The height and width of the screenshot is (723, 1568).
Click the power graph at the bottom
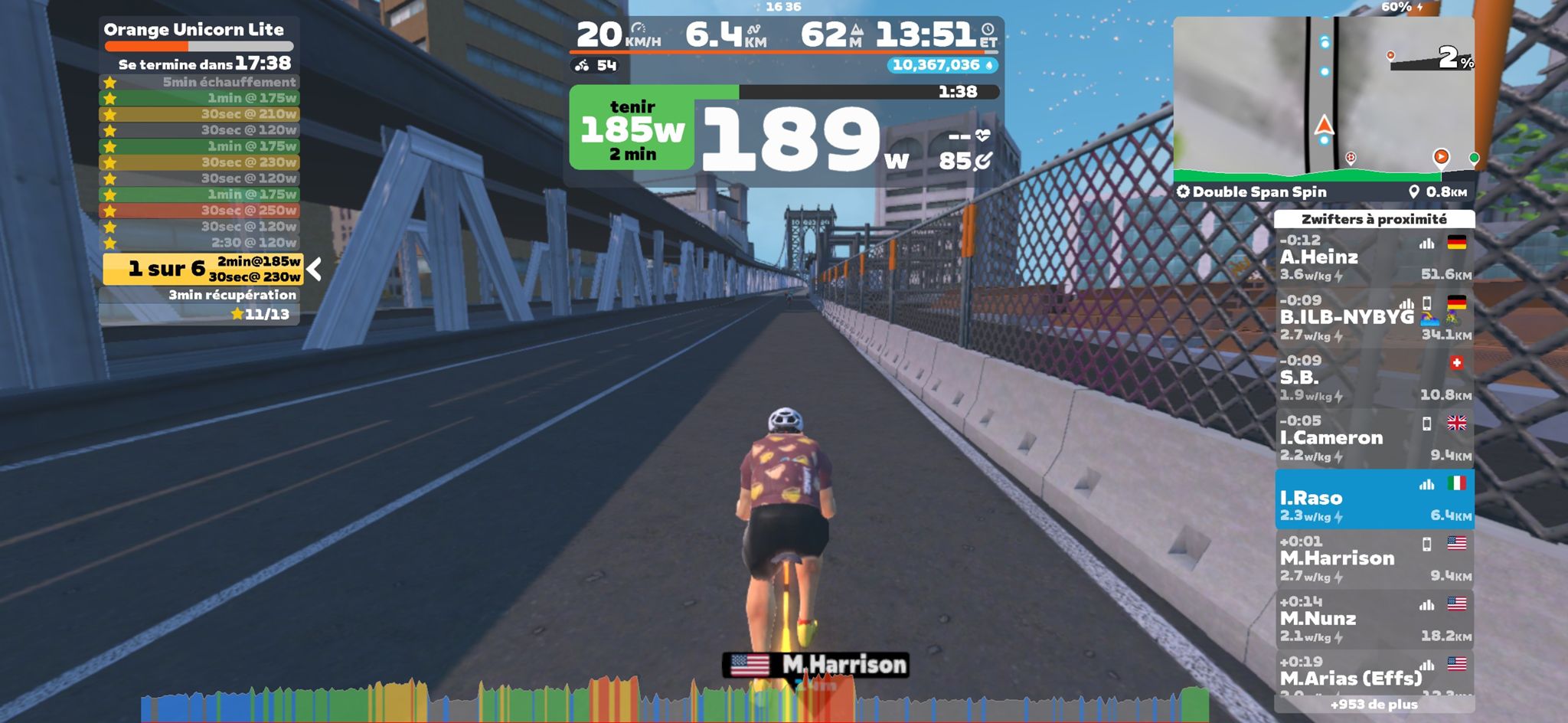tap(674, 701)
